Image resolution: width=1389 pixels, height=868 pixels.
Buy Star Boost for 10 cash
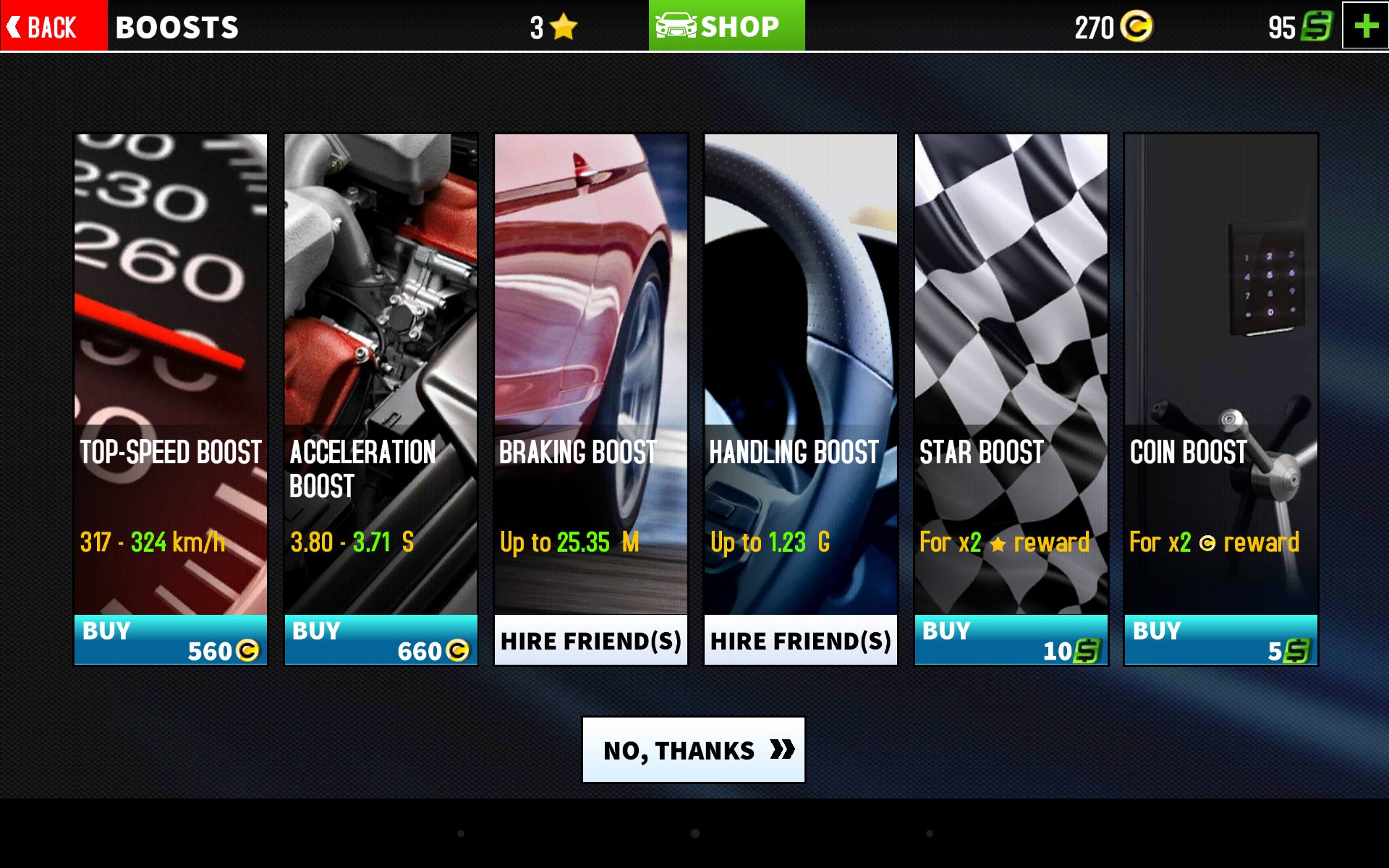pyautogui.click(x=1011, y=640)
